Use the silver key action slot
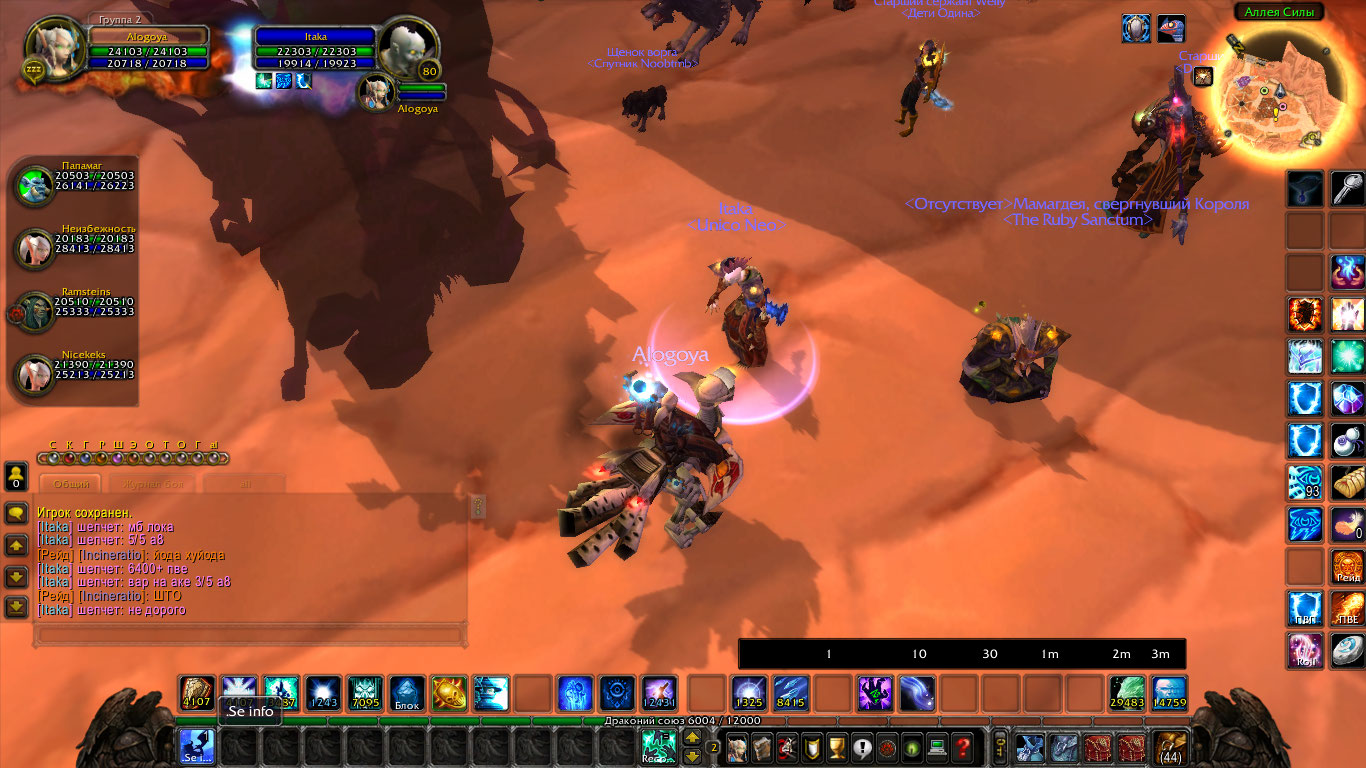This screenshot has height=768, width=1366. [1348, 189]
